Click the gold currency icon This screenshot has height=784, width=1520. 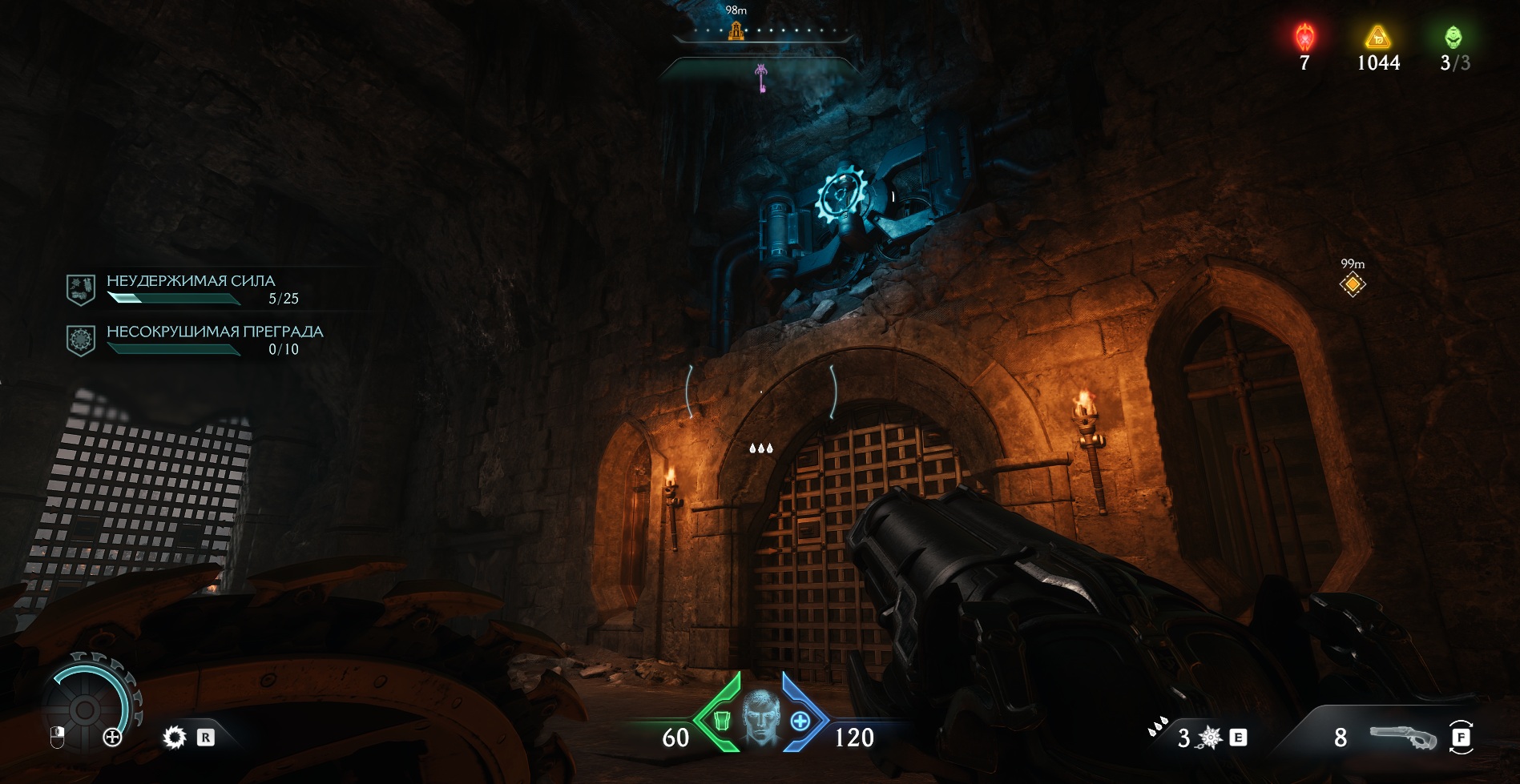pos(1377,38)
